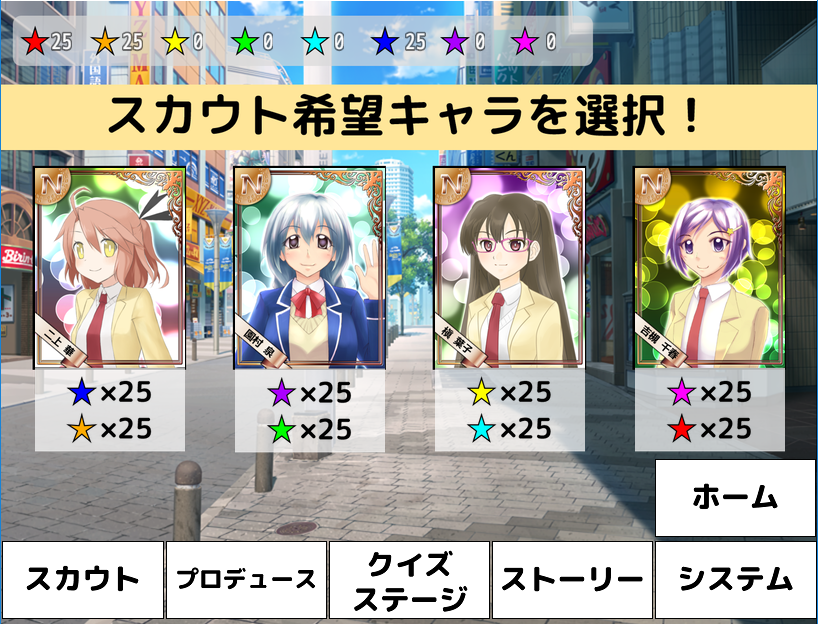
Task: Choose the silver-haired girl in blue blazer card
Action: coord(310,268)
